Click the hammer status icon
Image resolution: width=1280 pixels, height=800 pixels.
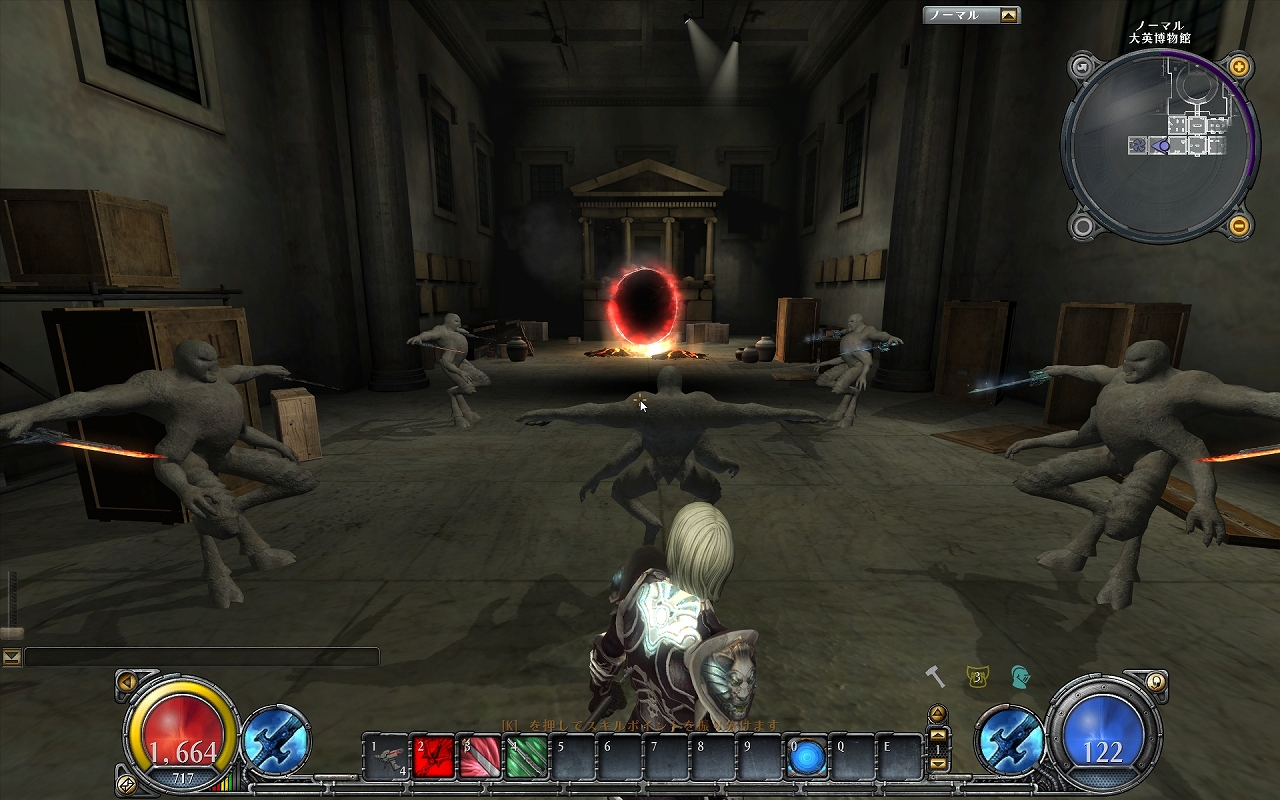[x=935, y=677]
